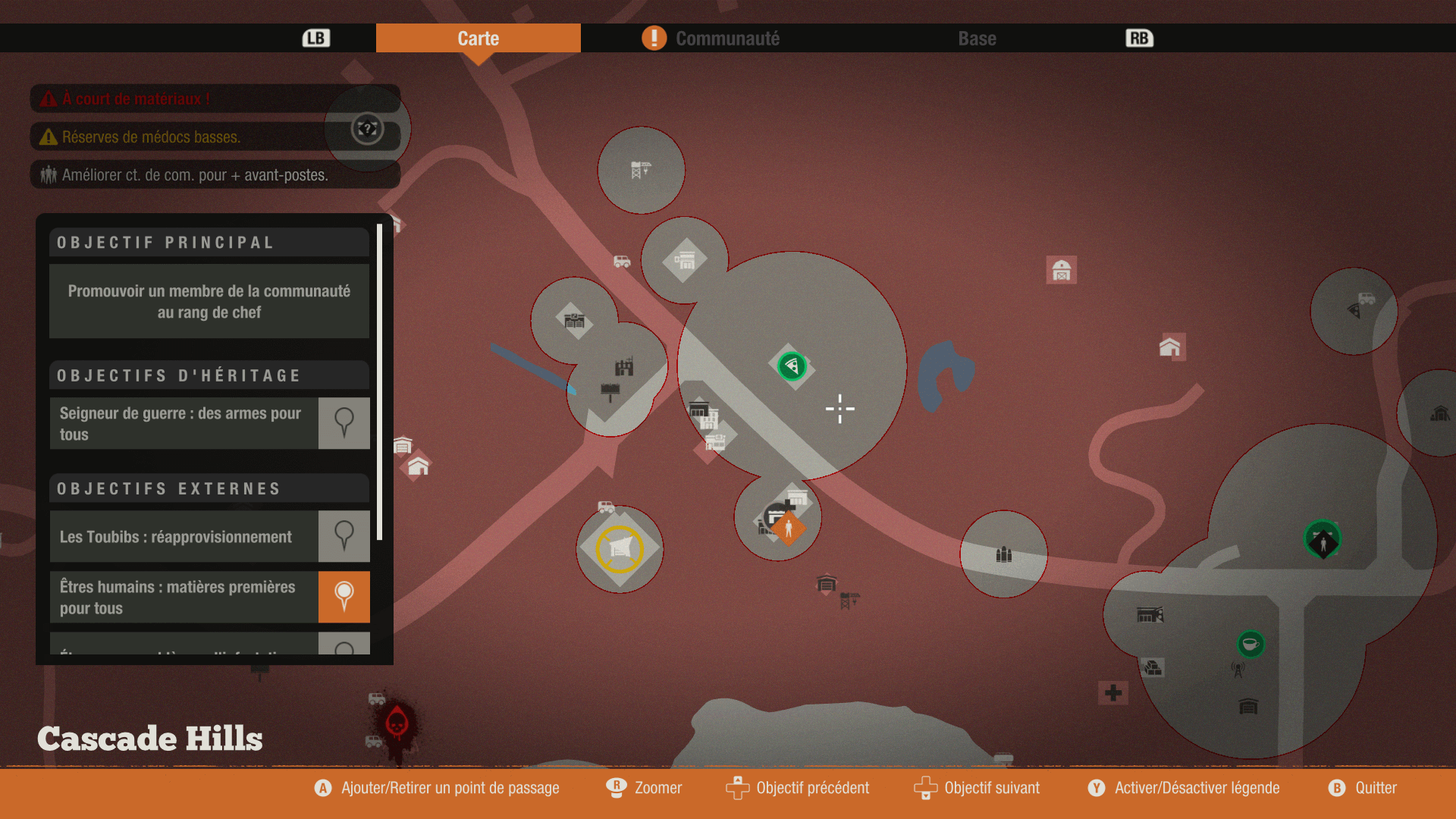Select the barn icon on the map
Viewport: 1456px width, 819px height.
coord(1062,270)
